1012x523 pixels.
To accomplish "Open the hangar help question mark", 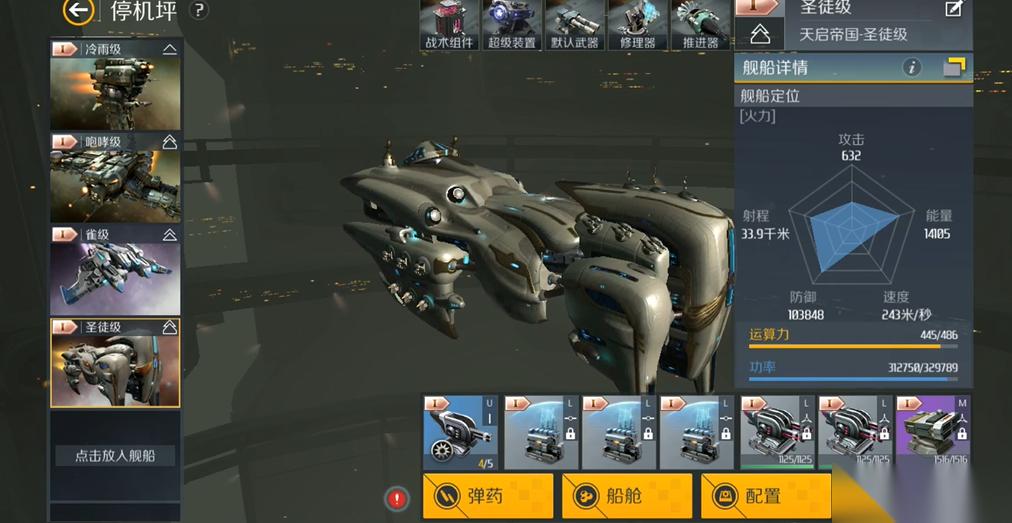I will tap(199, 11).
